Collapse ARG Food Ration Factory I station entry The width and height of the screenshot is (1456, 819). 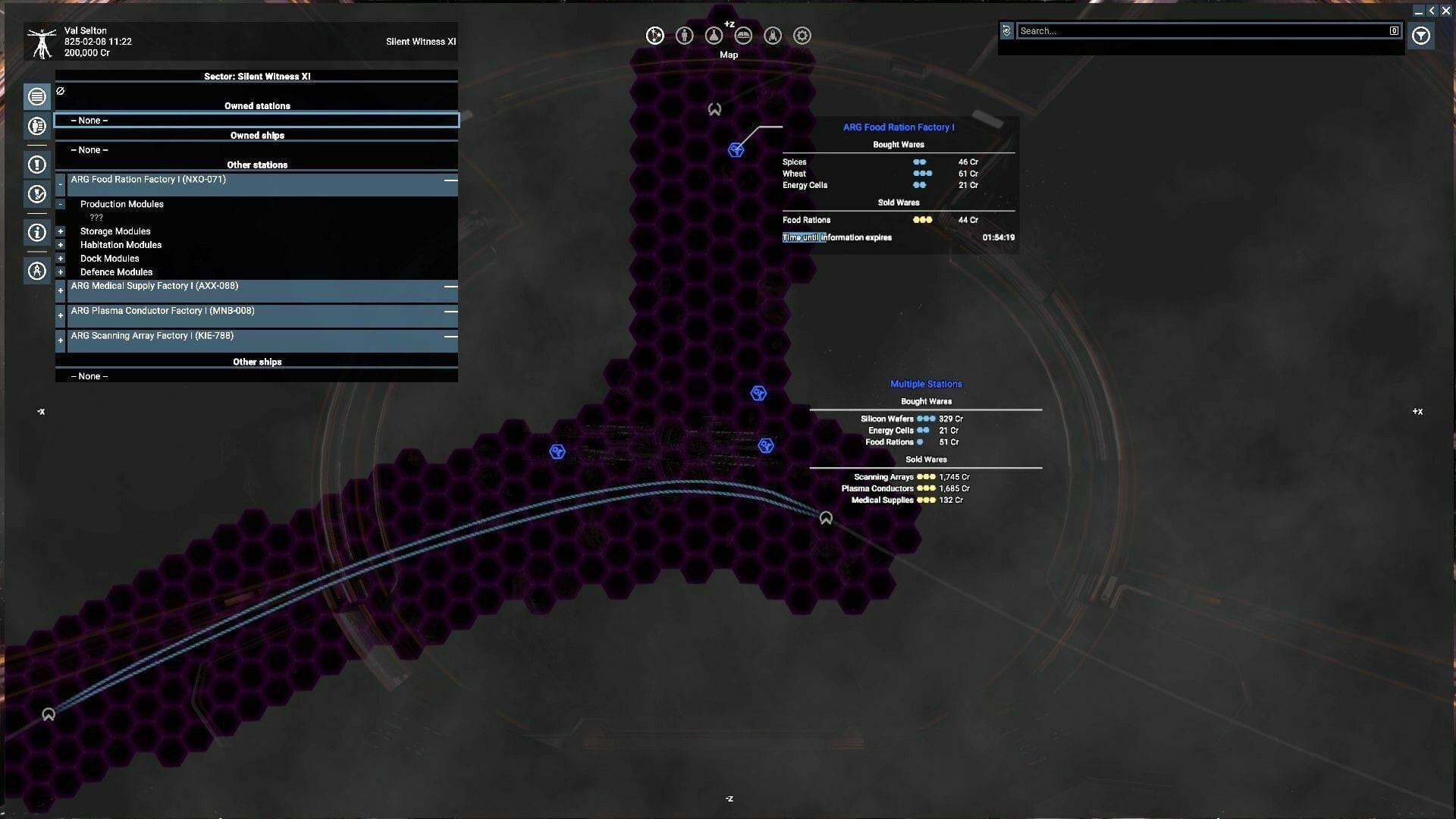60,183
